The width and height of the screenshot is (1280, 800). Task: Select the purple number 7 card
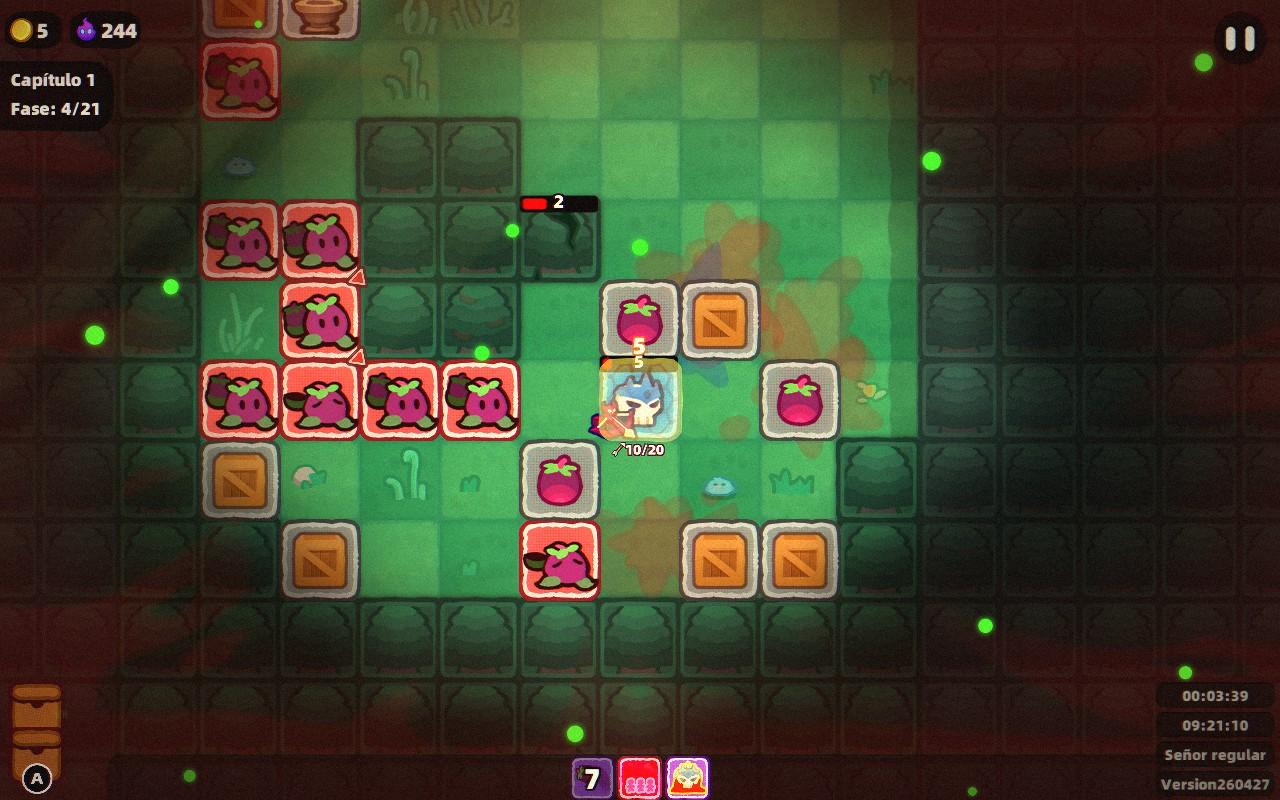pyautogui.click(x=592, y=778)
